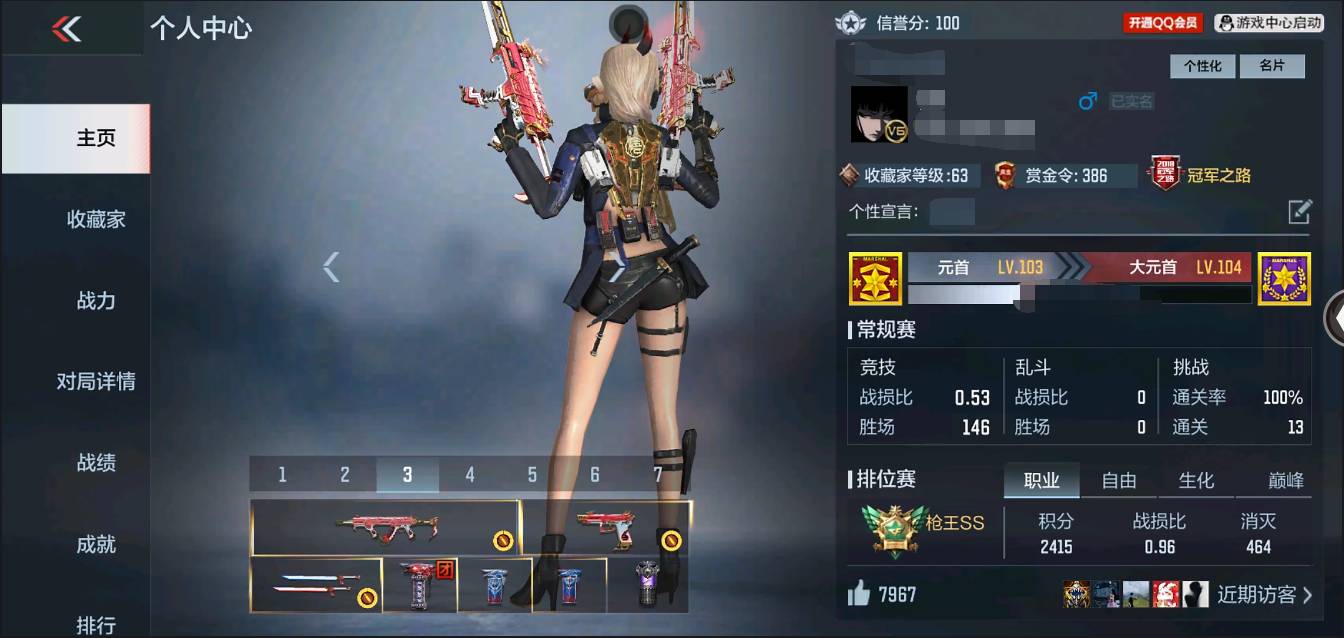Tap the thumbs-up like icon
The width and height of the screenshot is (1344, 638).
[858, 594]
